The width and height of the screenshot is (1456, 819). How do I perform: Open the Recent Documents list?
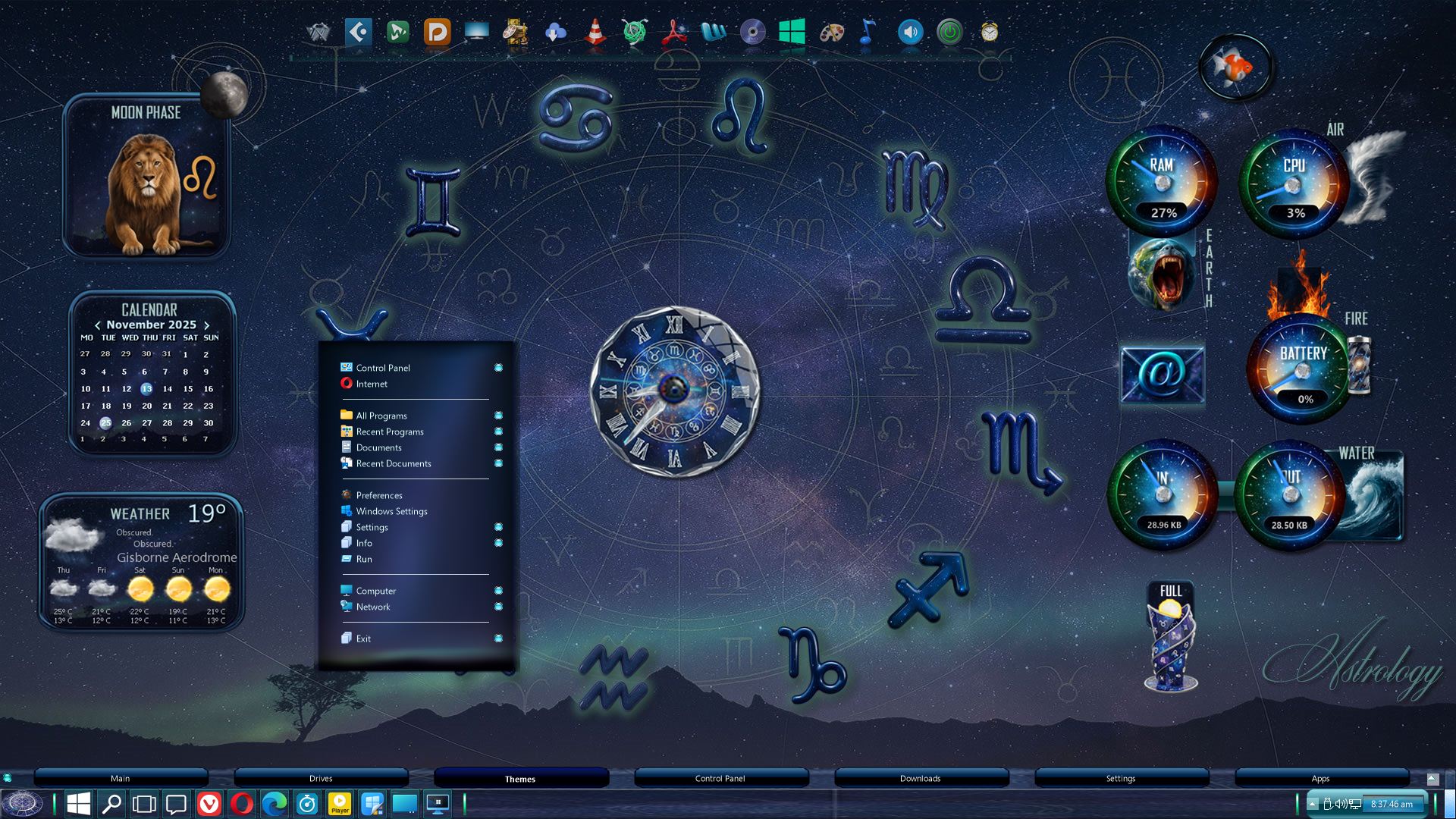pos(393,463)
